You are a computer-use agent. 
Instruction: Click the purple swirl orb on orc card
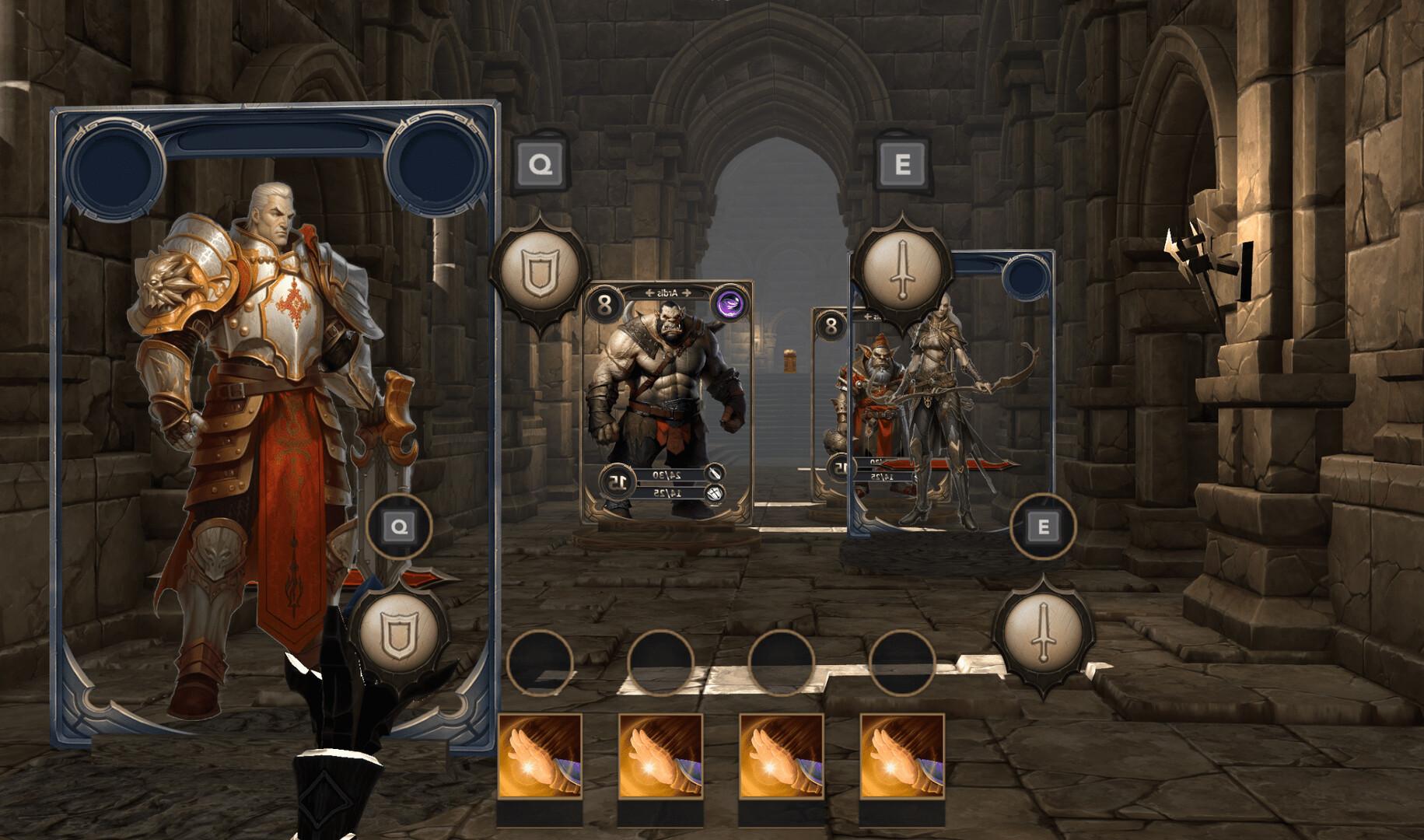[x=729, y=303]
